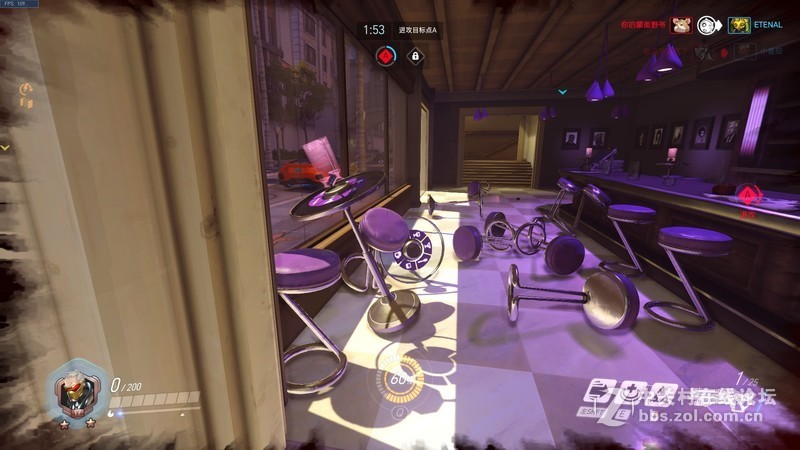Select the red objective A waypoint marker

(747, 193)
